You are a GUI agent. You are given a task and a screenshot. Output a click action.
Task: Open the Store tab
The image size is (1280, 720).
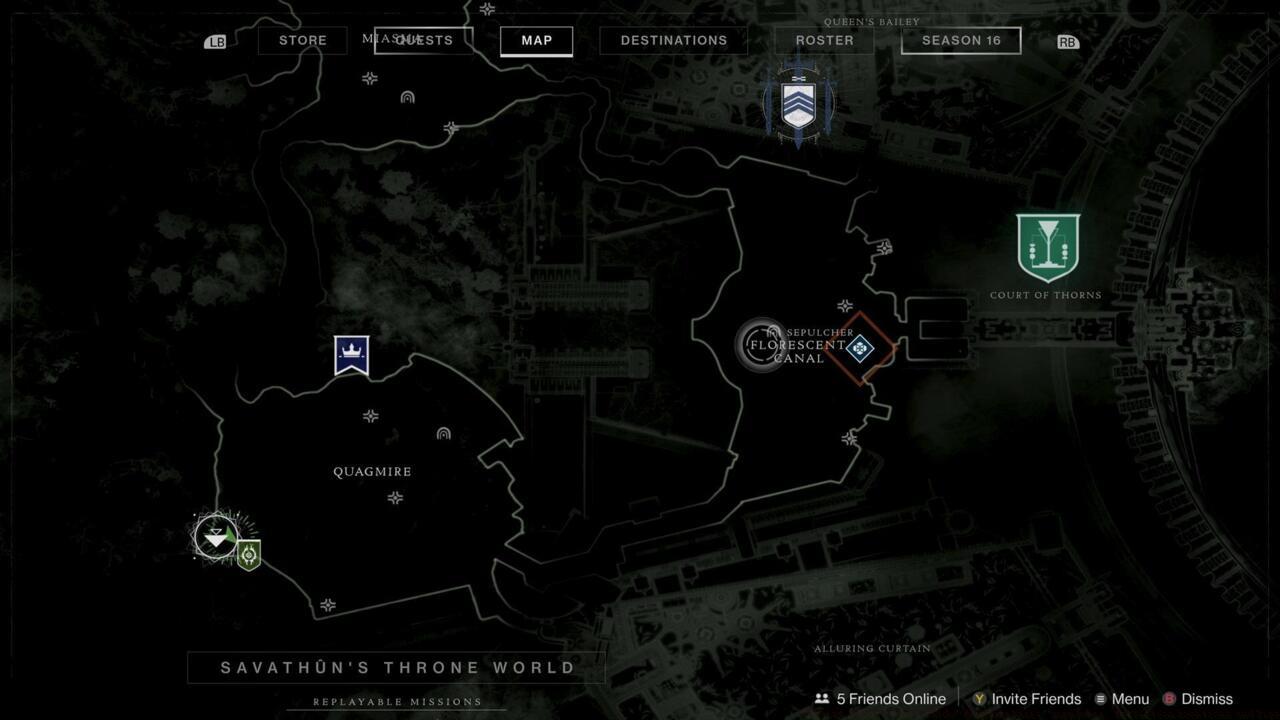tap(302, 40)
